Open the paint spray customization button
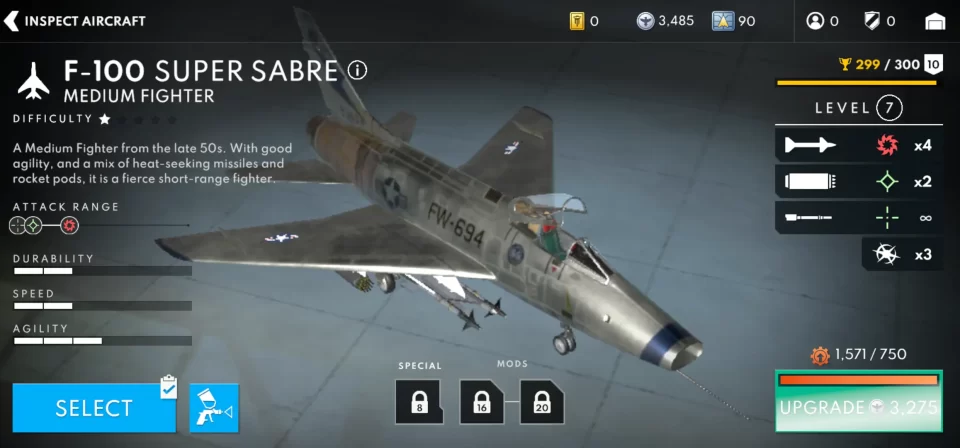Screen dimensions: 960x448 tap(214, 408)
